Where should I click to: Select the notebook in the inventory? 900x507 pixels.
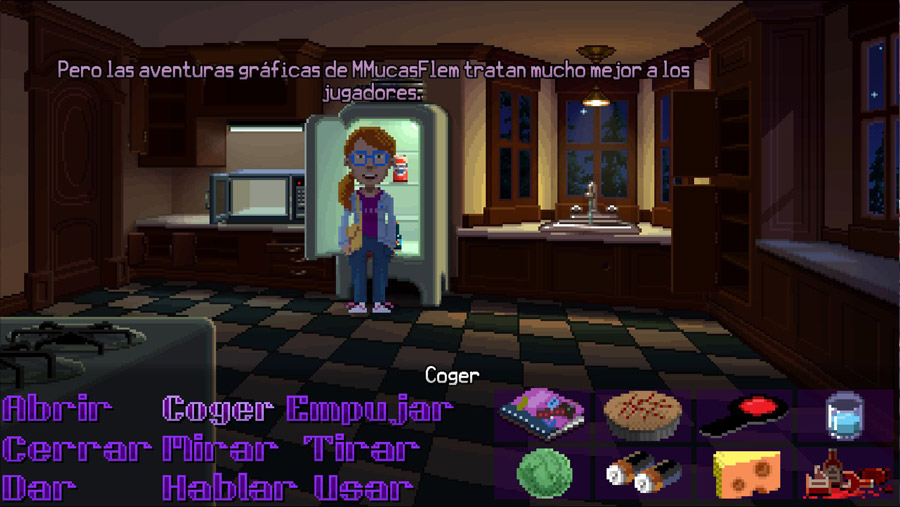point(543,414)
